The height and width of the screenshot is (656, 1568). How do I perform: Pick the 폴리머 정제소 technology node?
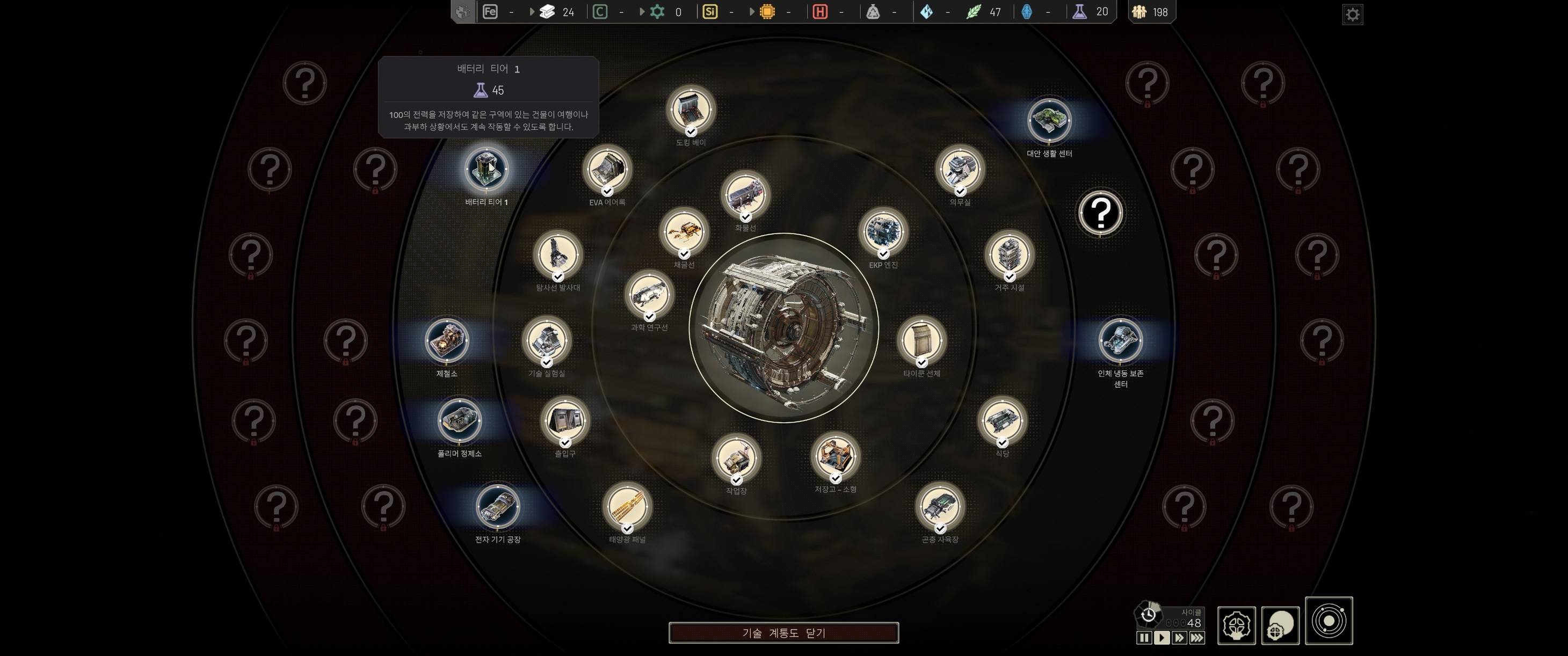459,420
